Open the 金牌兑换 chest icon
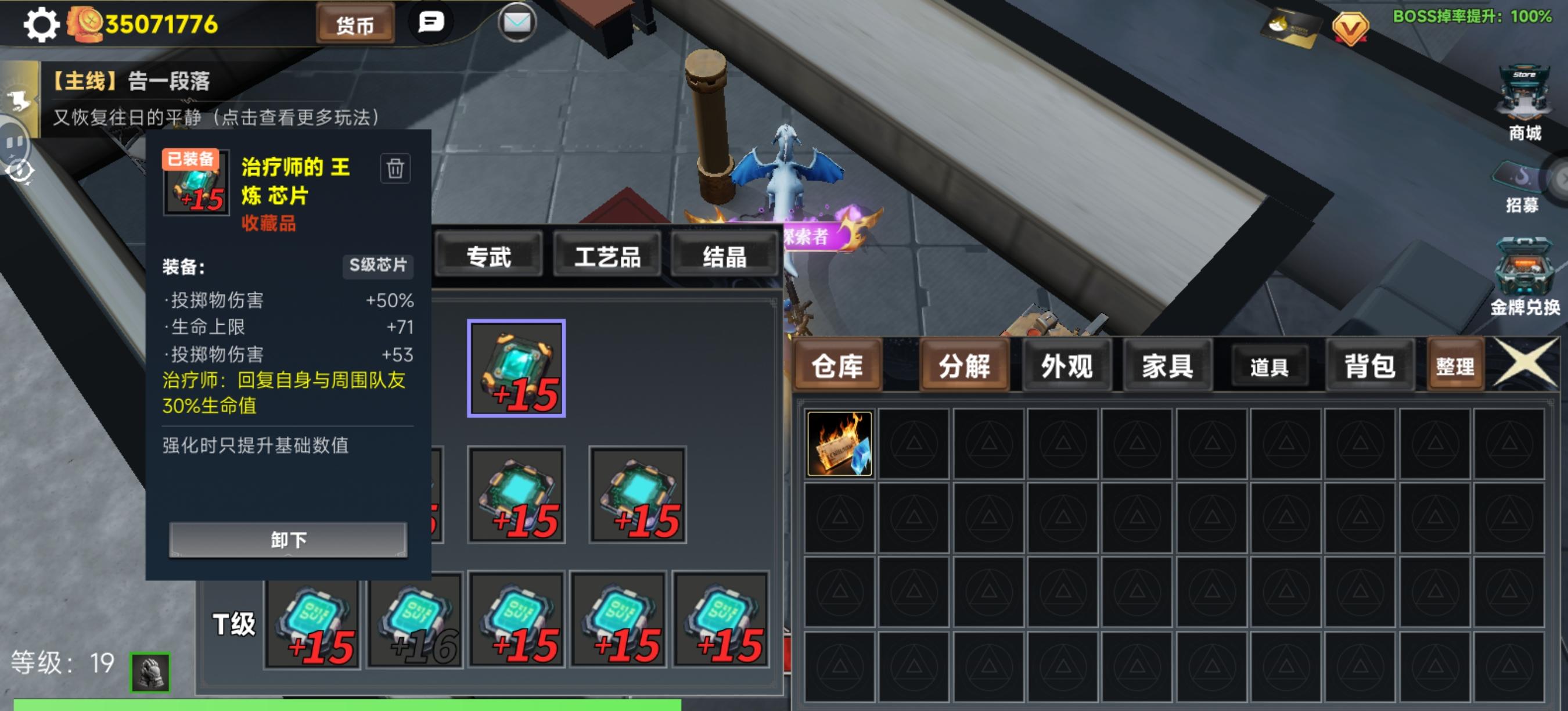Viewport: 1568px width, 711px height. pos(1526,266)
